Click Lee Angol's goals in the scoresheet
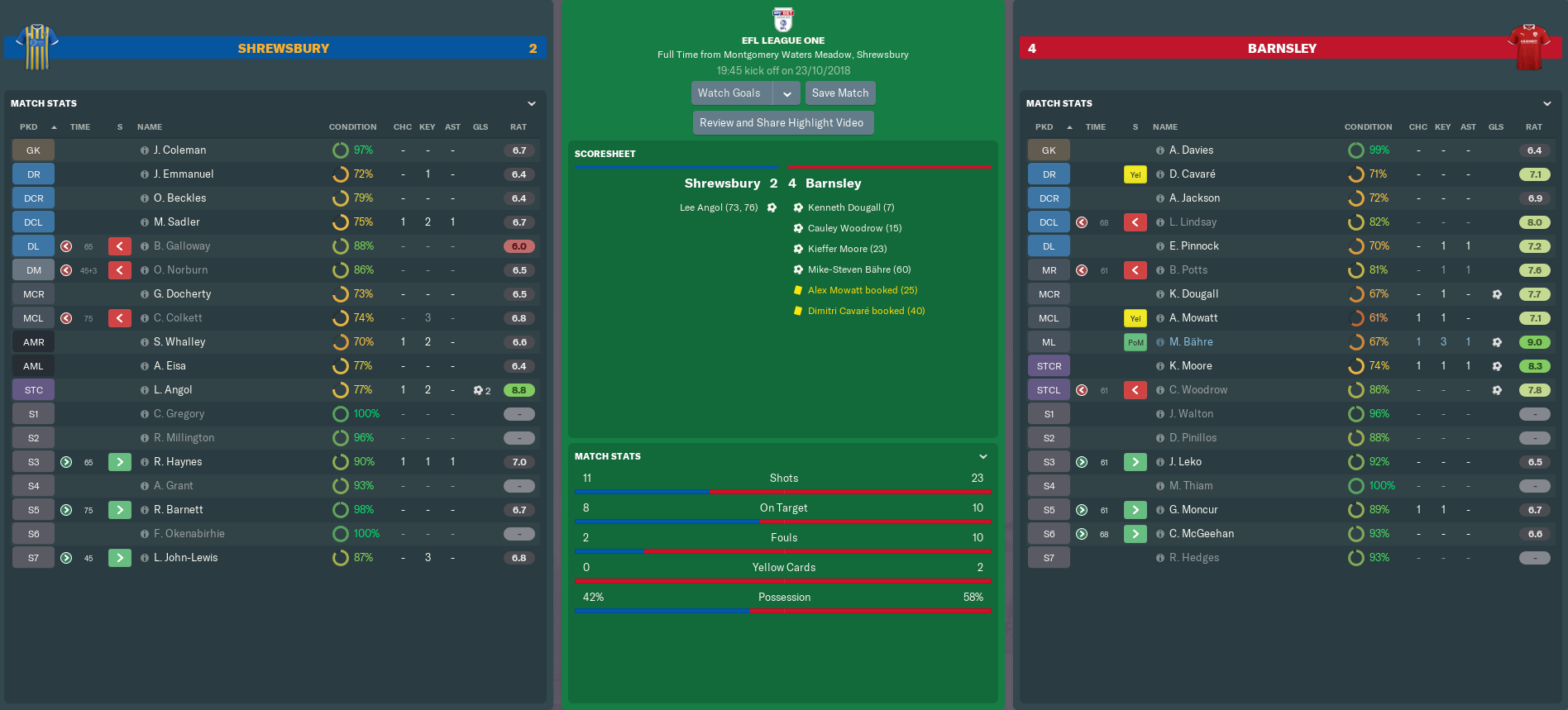This screenshot has width=1568, height=710. click(x=719, y=207)
